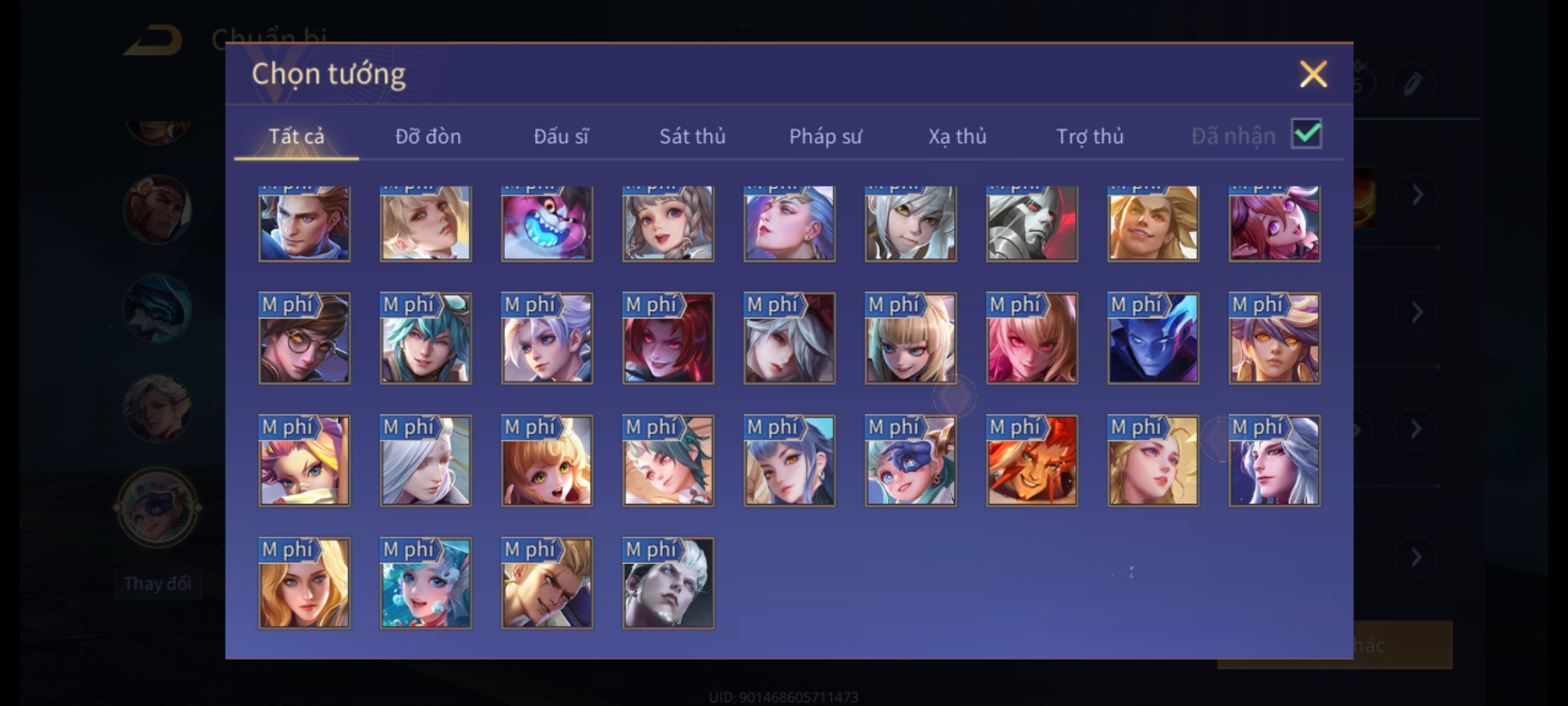Open the Đấu sĩ hero category
The width and height of the screenshot is (1568, 706).
[561, 136]
